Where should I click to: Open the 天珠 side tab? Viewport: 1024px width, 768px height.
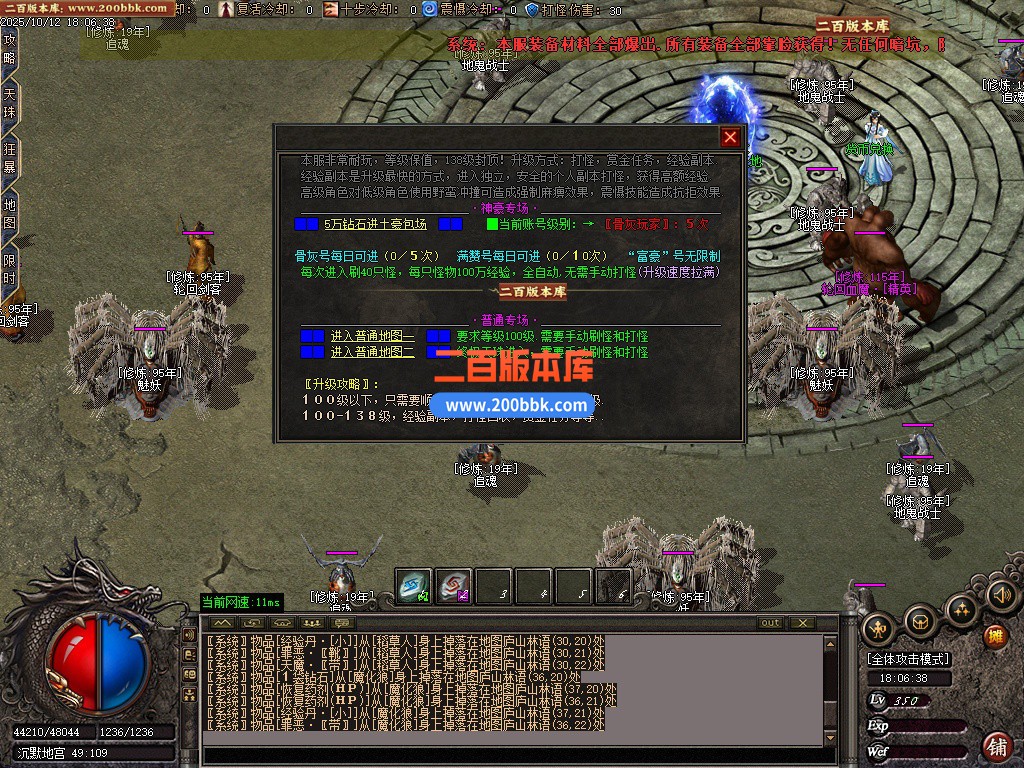pyautogui.click(x=10, y=103)
